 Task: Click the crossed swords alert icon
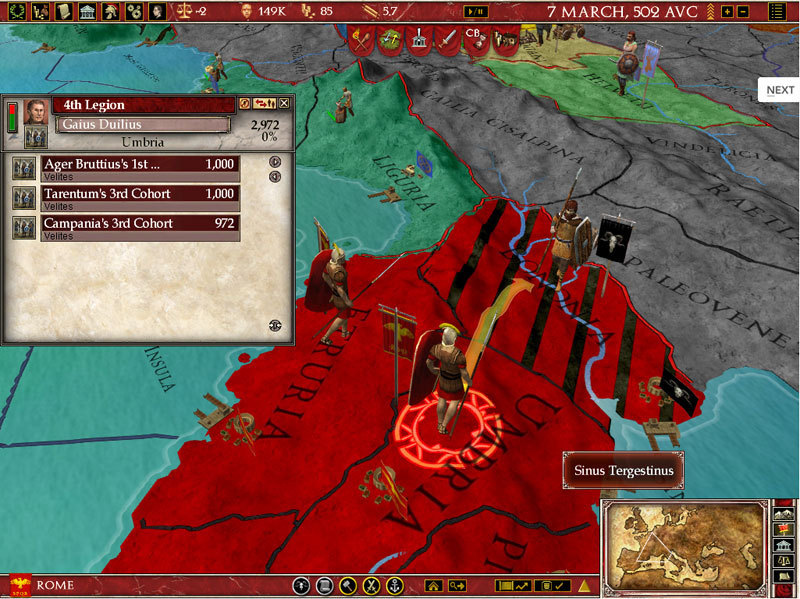tap(362, 40)
